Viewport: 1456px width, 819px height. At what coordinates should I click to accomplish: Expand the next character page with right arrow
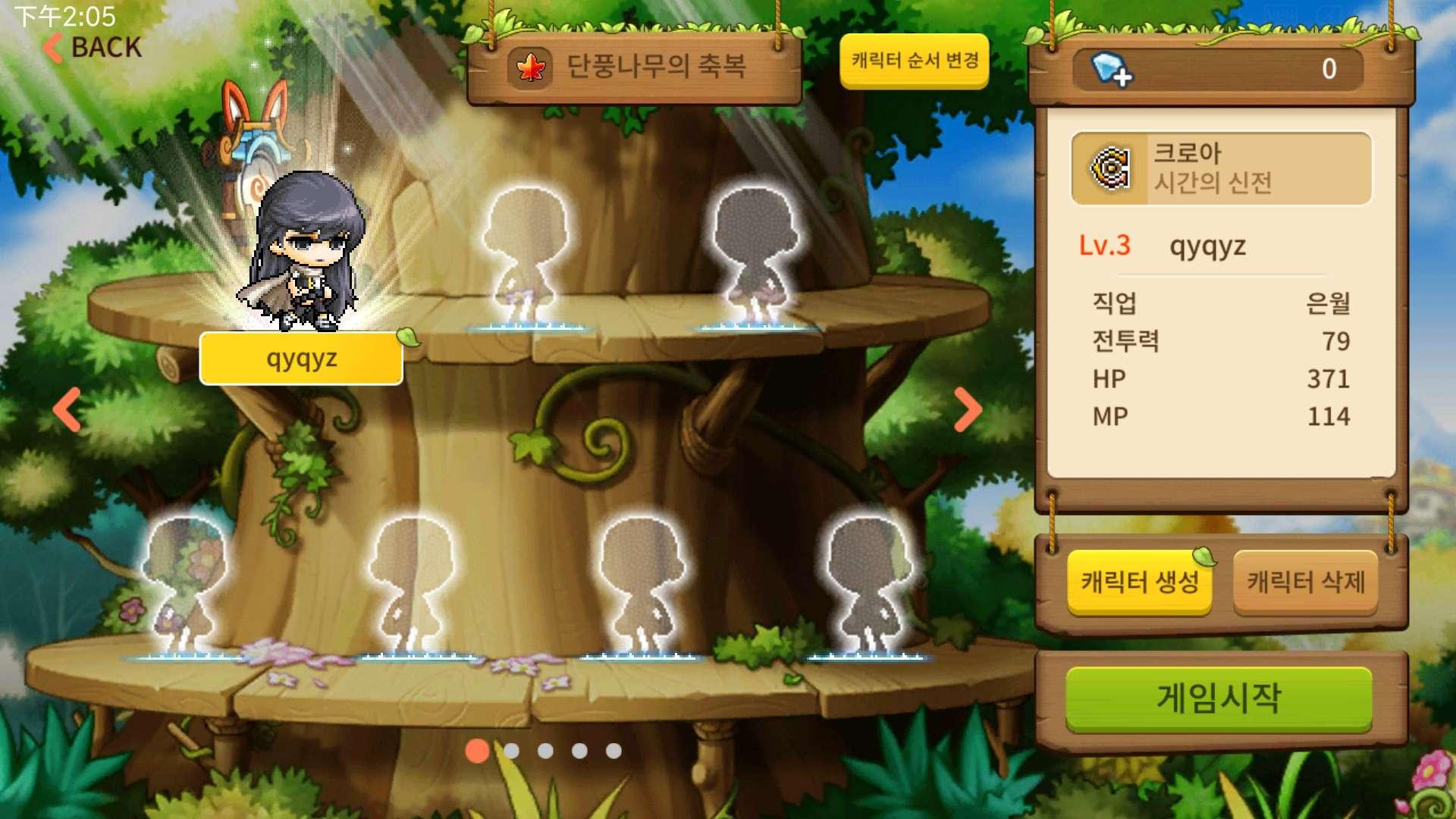[x=969, y=409]
